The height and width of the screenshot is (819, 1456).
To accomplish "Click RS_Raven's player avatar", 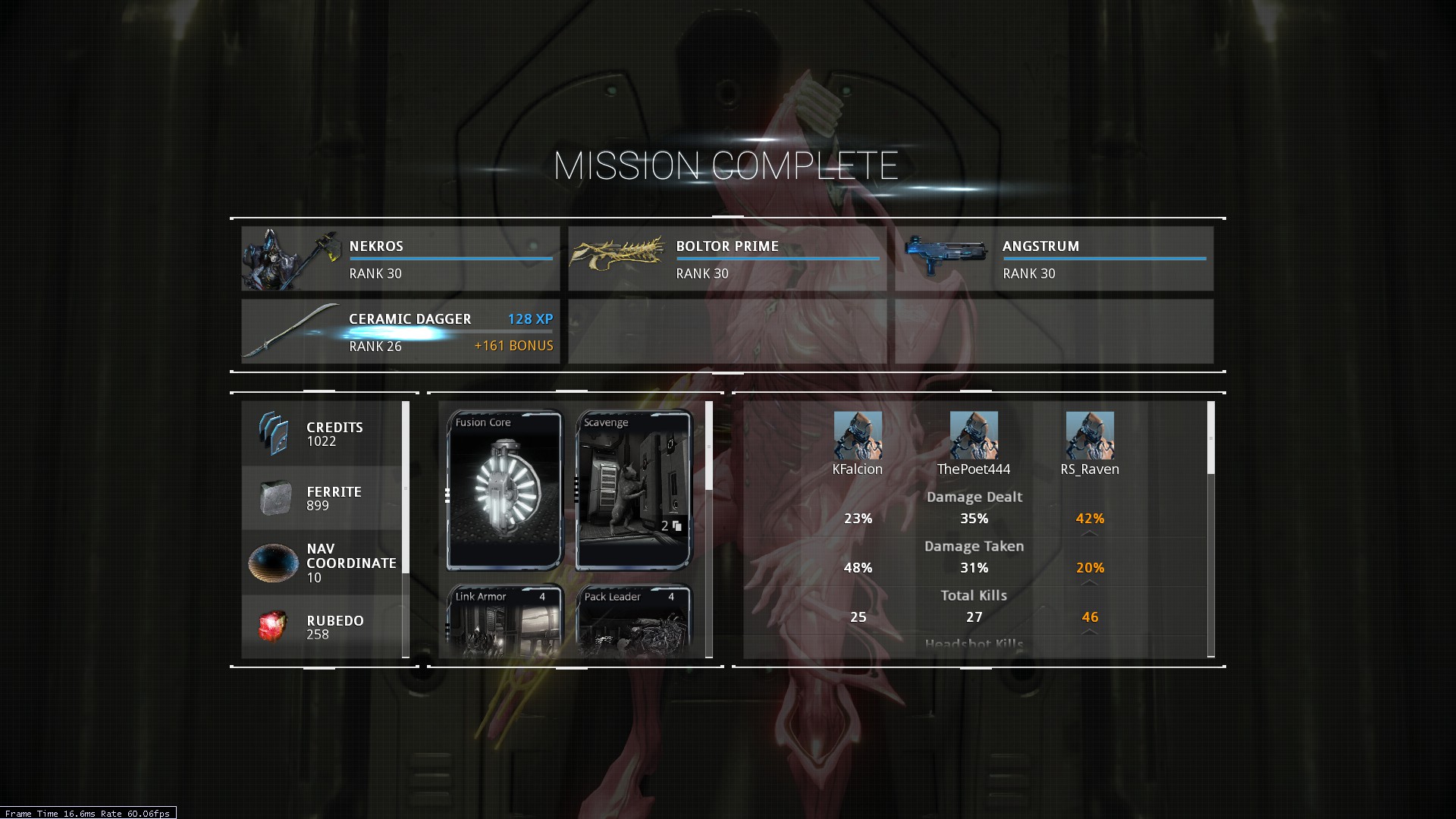I will (x=1090, y=435).
